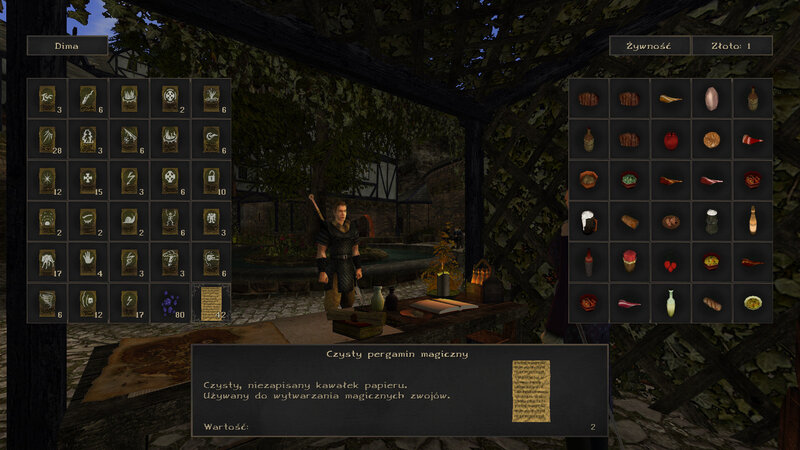Choose the round bread loaf
The image size is (800, 450).
pyautogui.click(x=711, y=139)
